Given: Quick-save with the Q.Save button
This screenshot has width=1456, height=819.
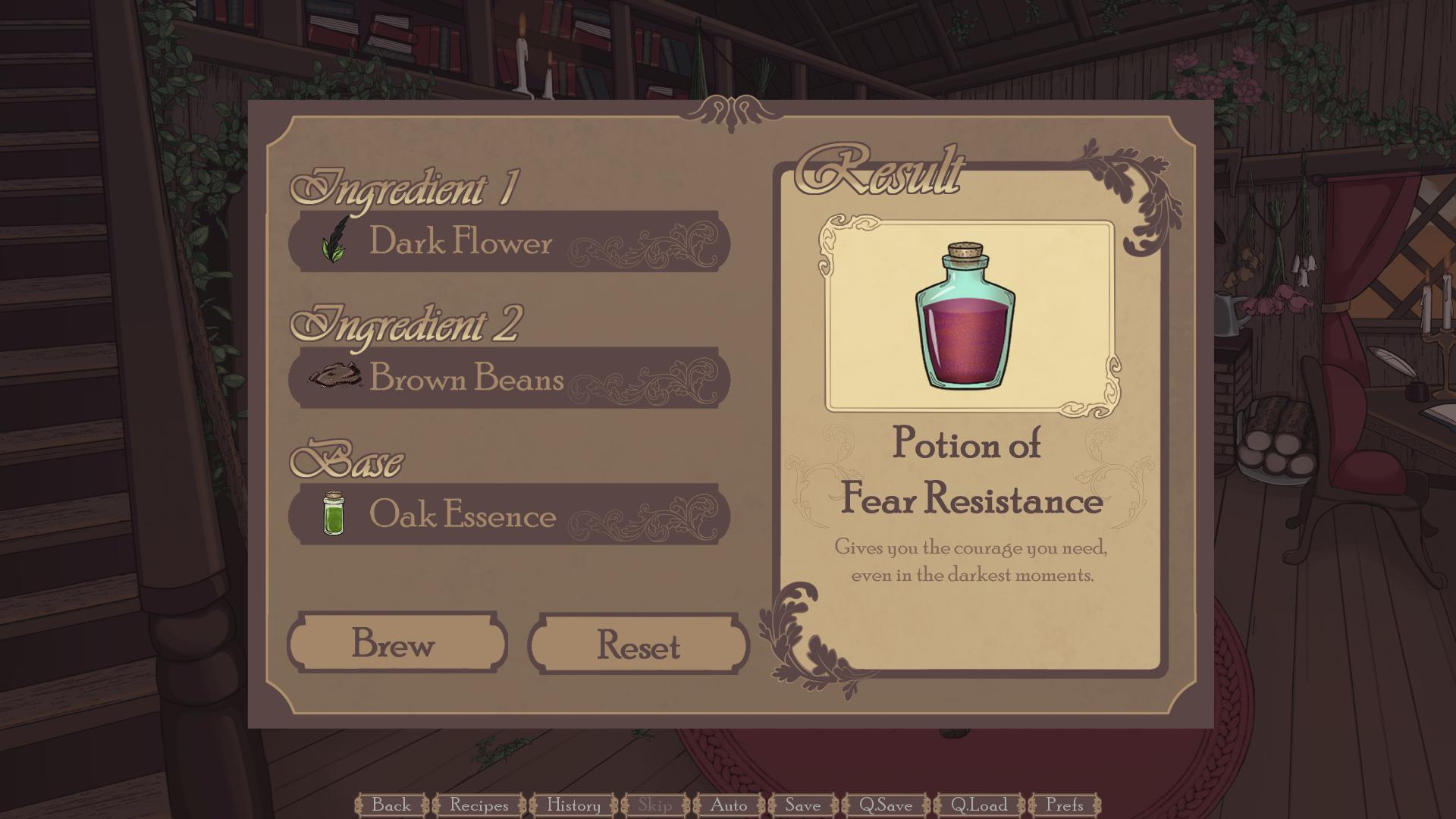Looking at the screenshot, I should [x=885, y=806].
